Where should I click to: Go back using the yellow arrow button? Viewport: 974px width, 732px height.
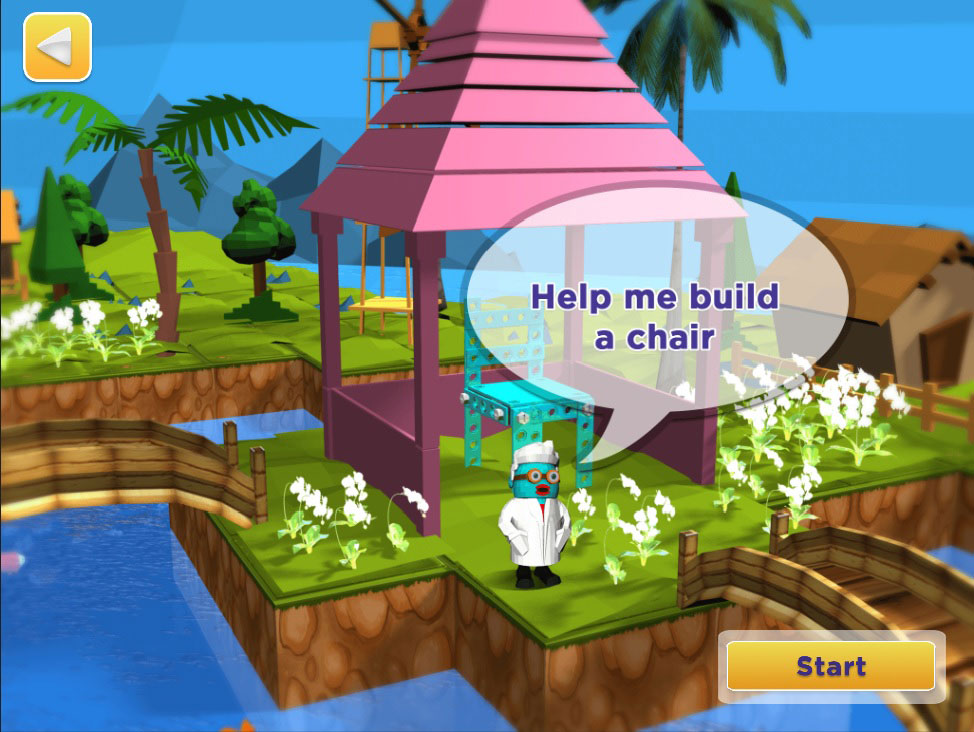[57, 46]
